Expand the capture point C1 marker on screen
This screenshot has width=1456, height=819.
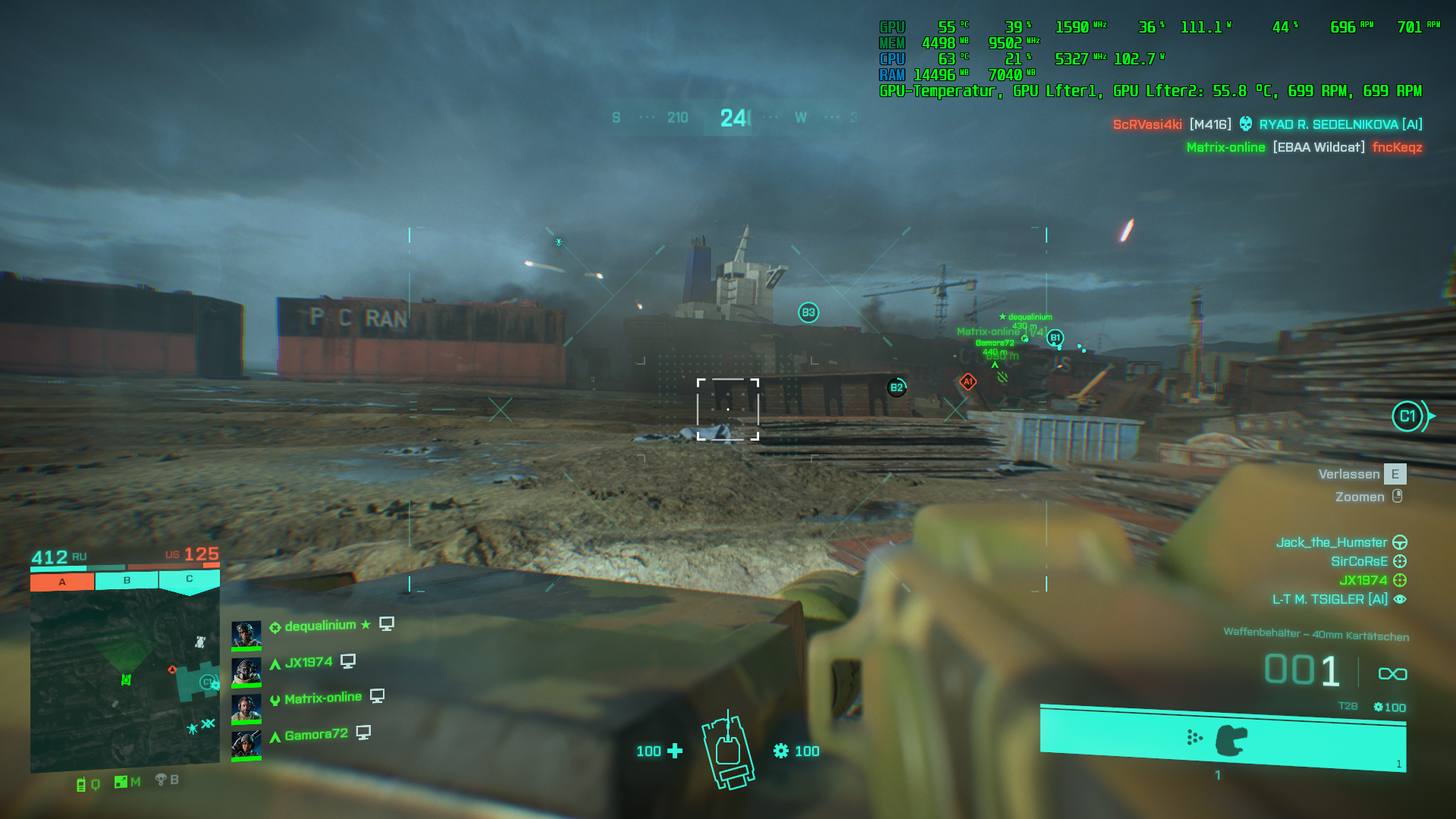[x=1409, y=416]
